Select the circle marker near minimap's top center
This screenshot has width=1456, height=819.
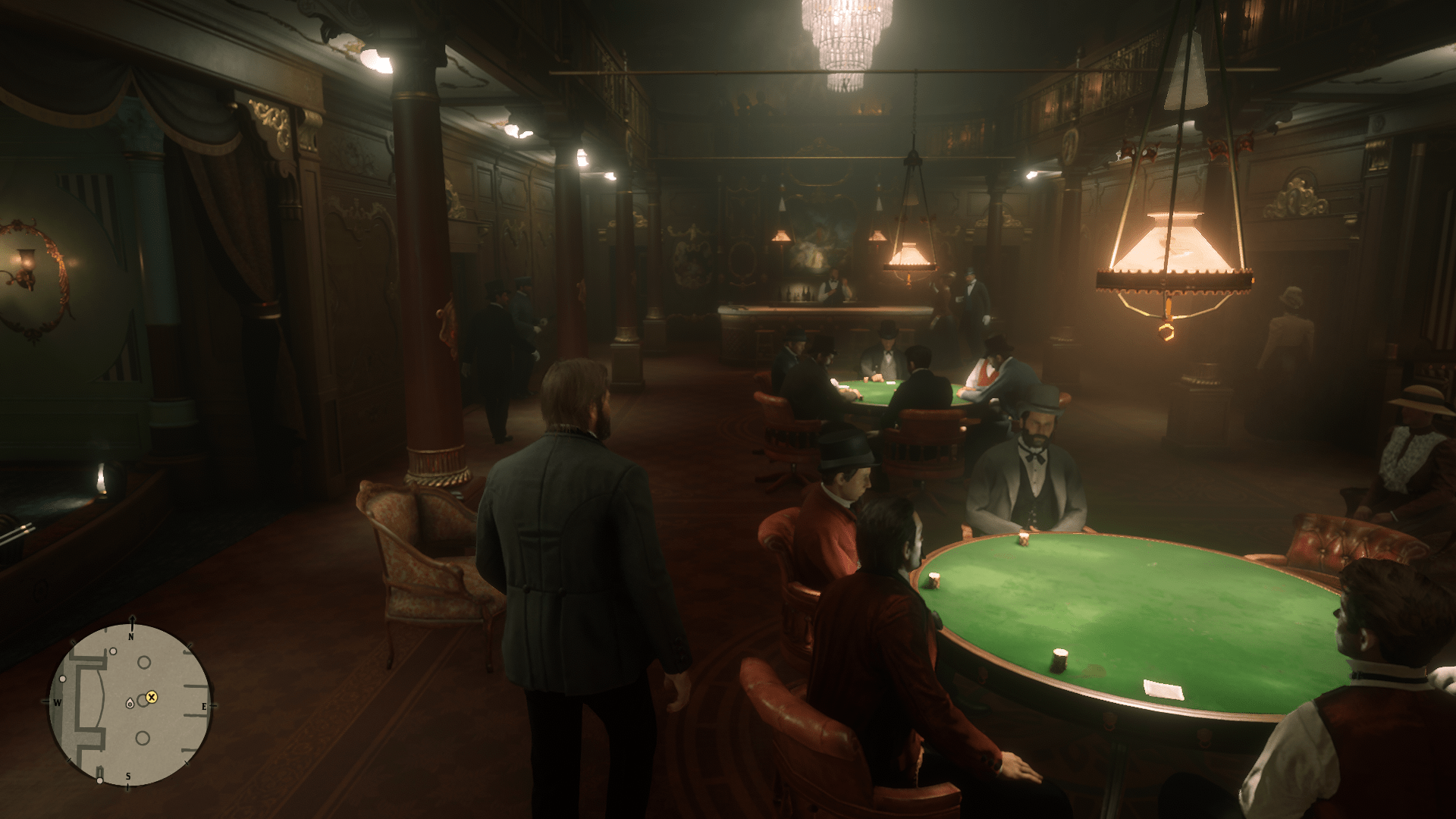tap(143, 663)
